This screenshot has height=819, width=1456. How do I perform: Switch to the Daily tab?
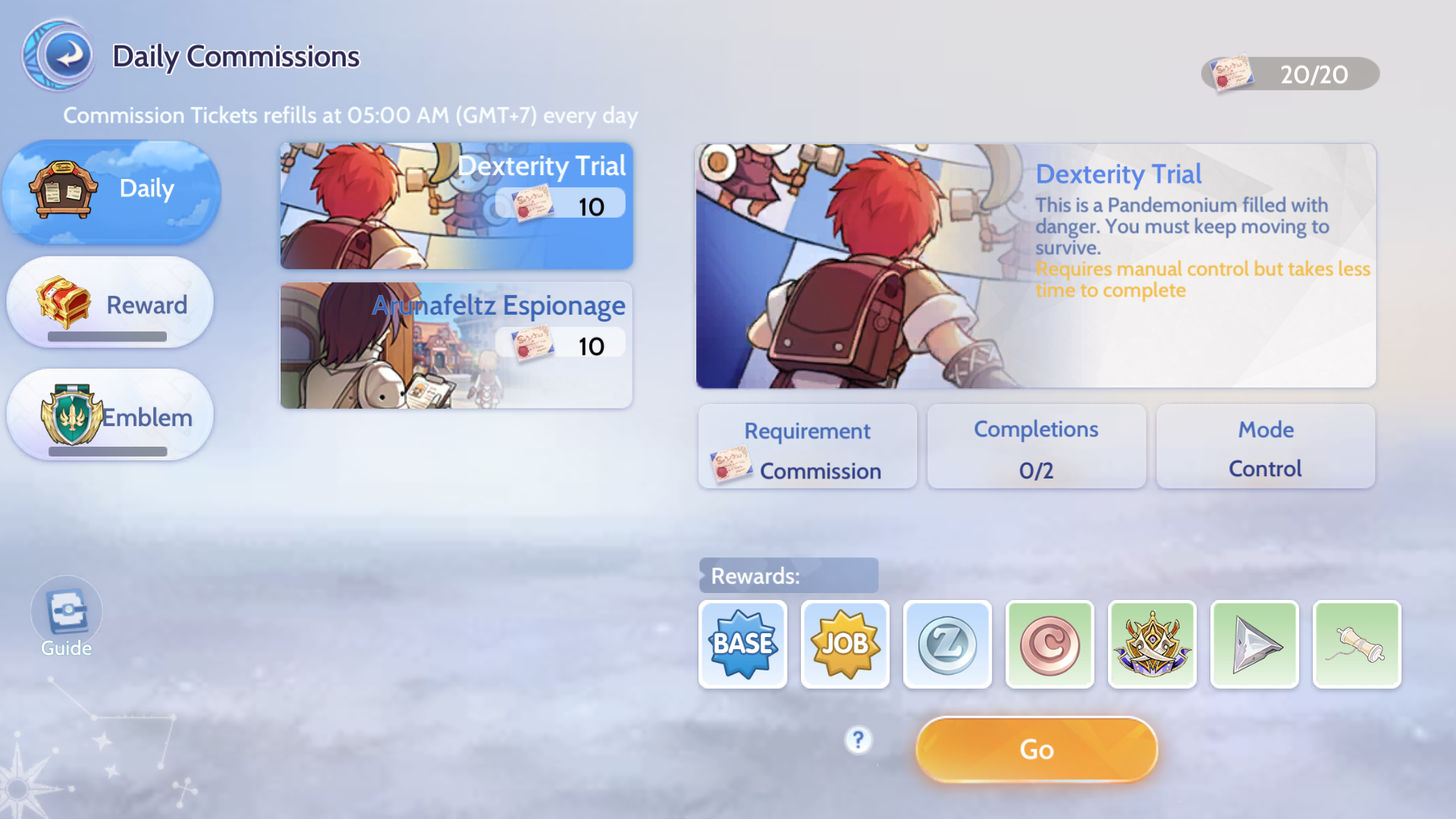[111, 190]
